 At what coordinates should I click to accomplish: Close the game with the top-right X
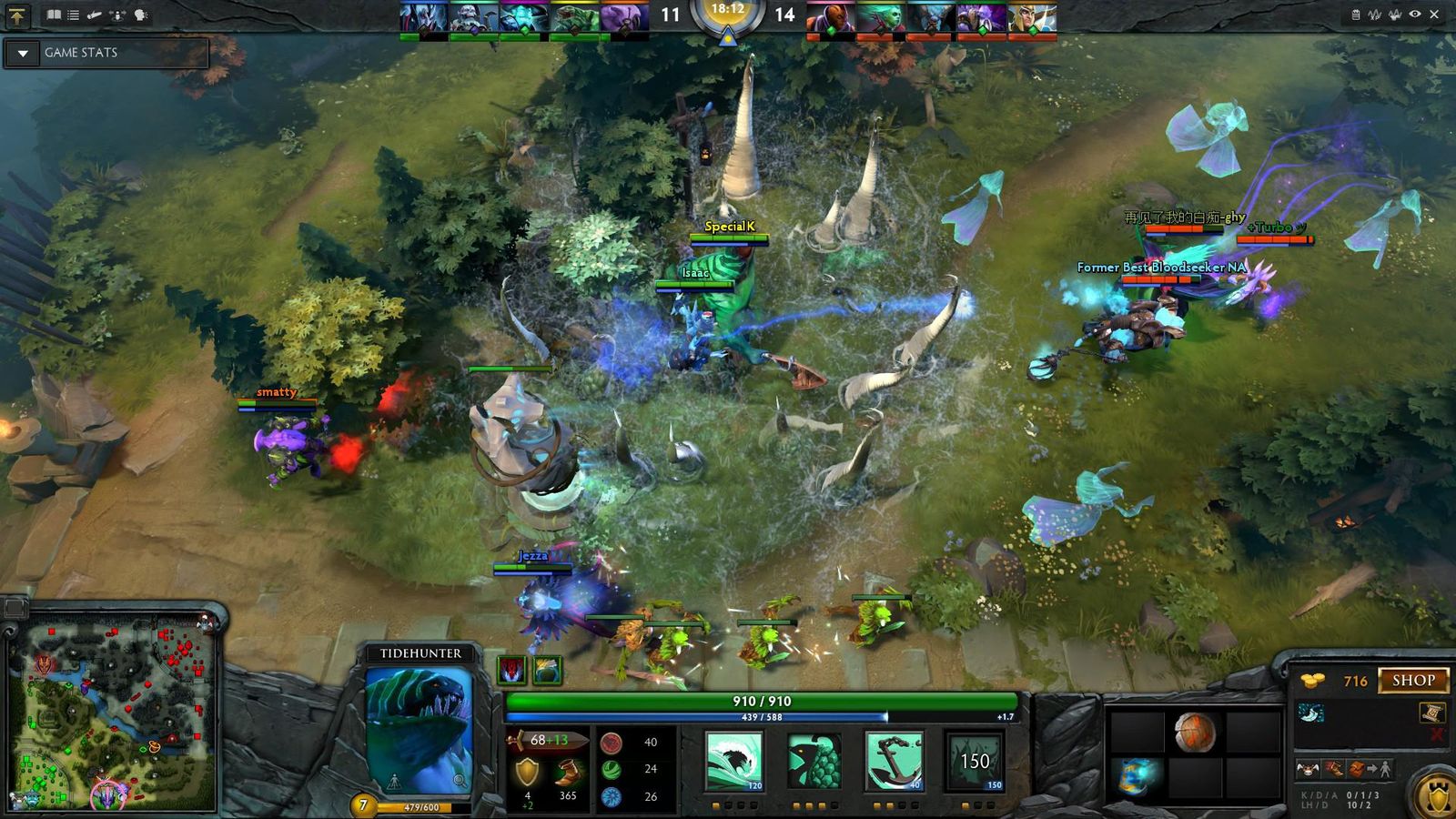coord(1435,15)
